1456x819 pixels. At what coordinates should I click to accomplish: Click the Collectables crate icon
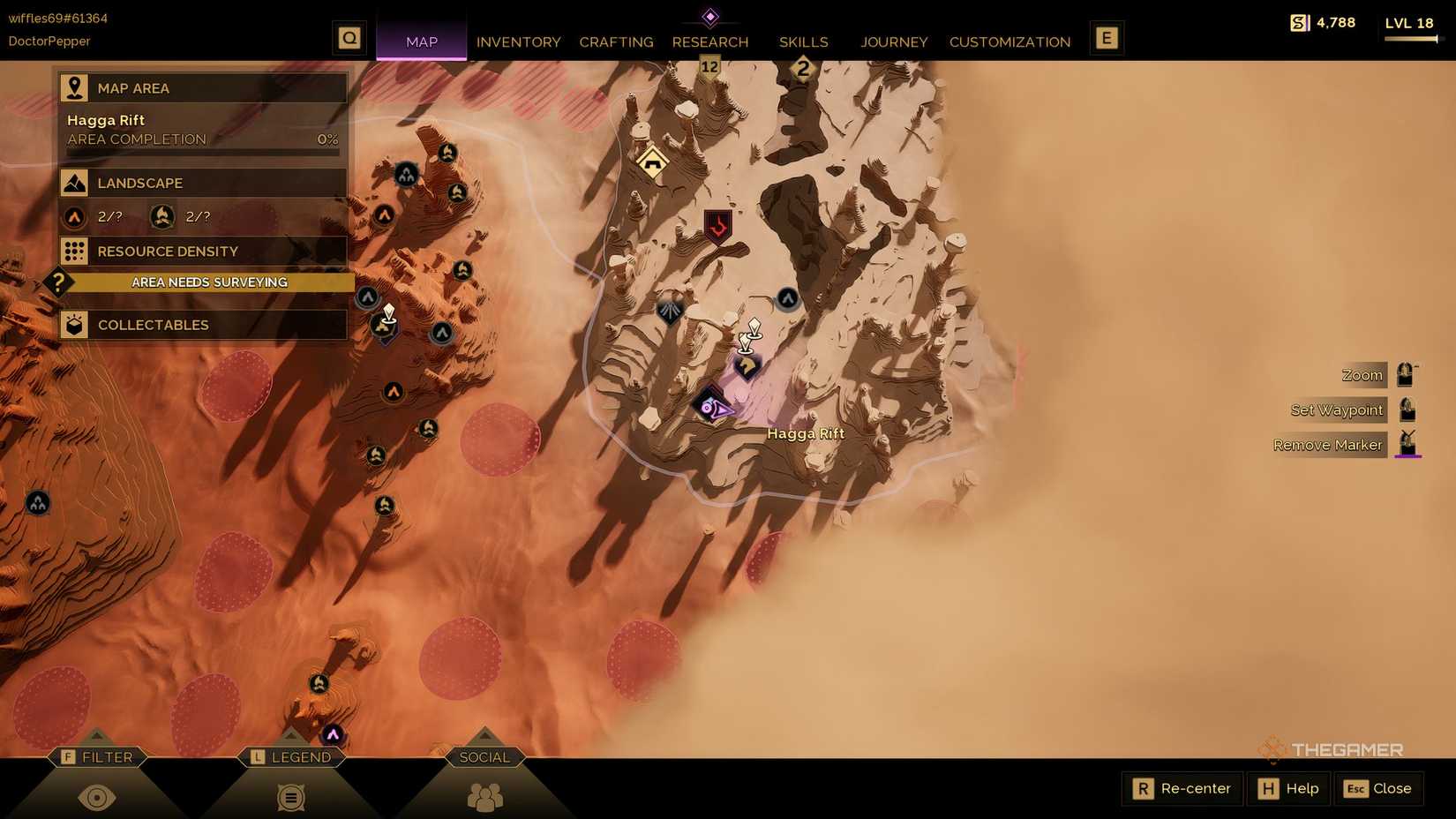pos(75,325)
